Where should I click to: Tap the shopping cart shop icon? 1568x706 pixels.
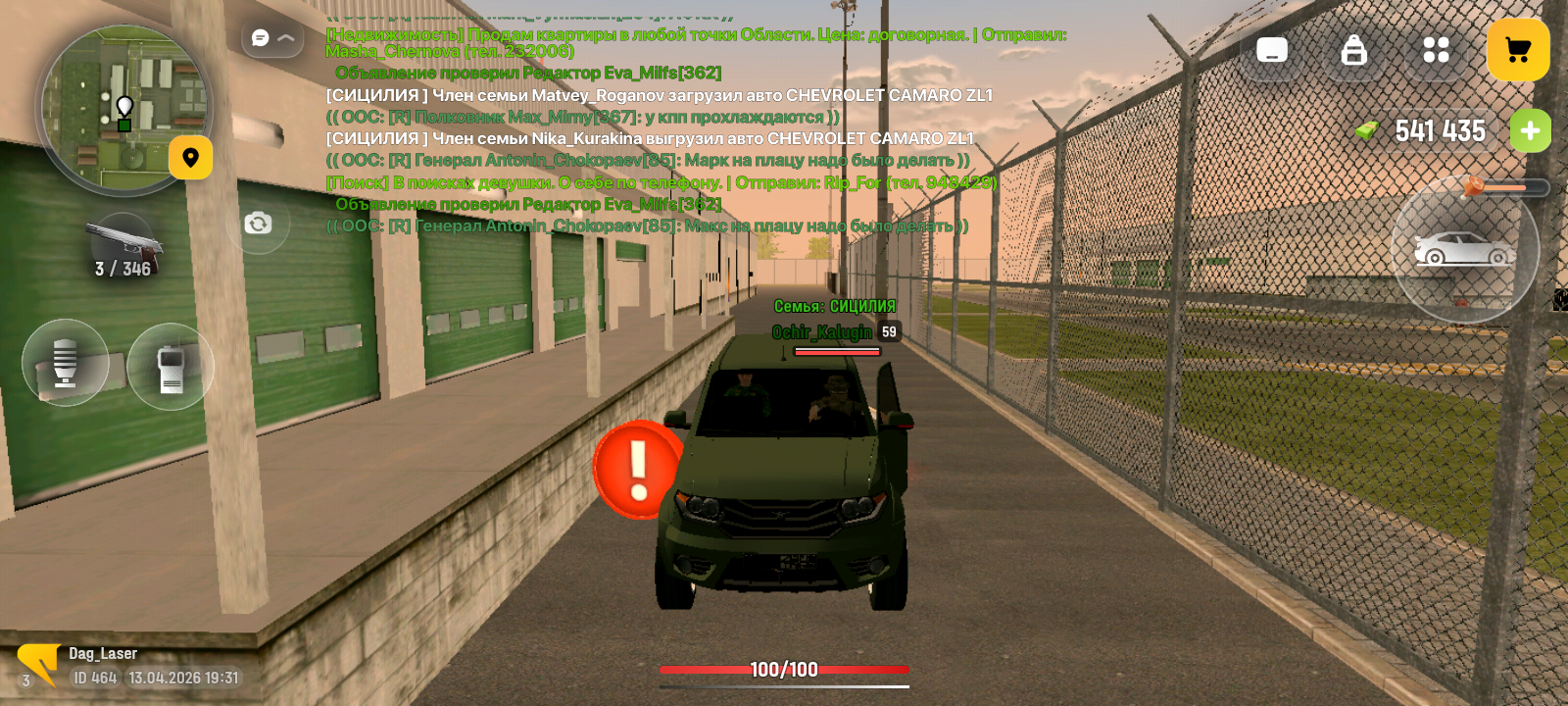tap(1518, 50)
